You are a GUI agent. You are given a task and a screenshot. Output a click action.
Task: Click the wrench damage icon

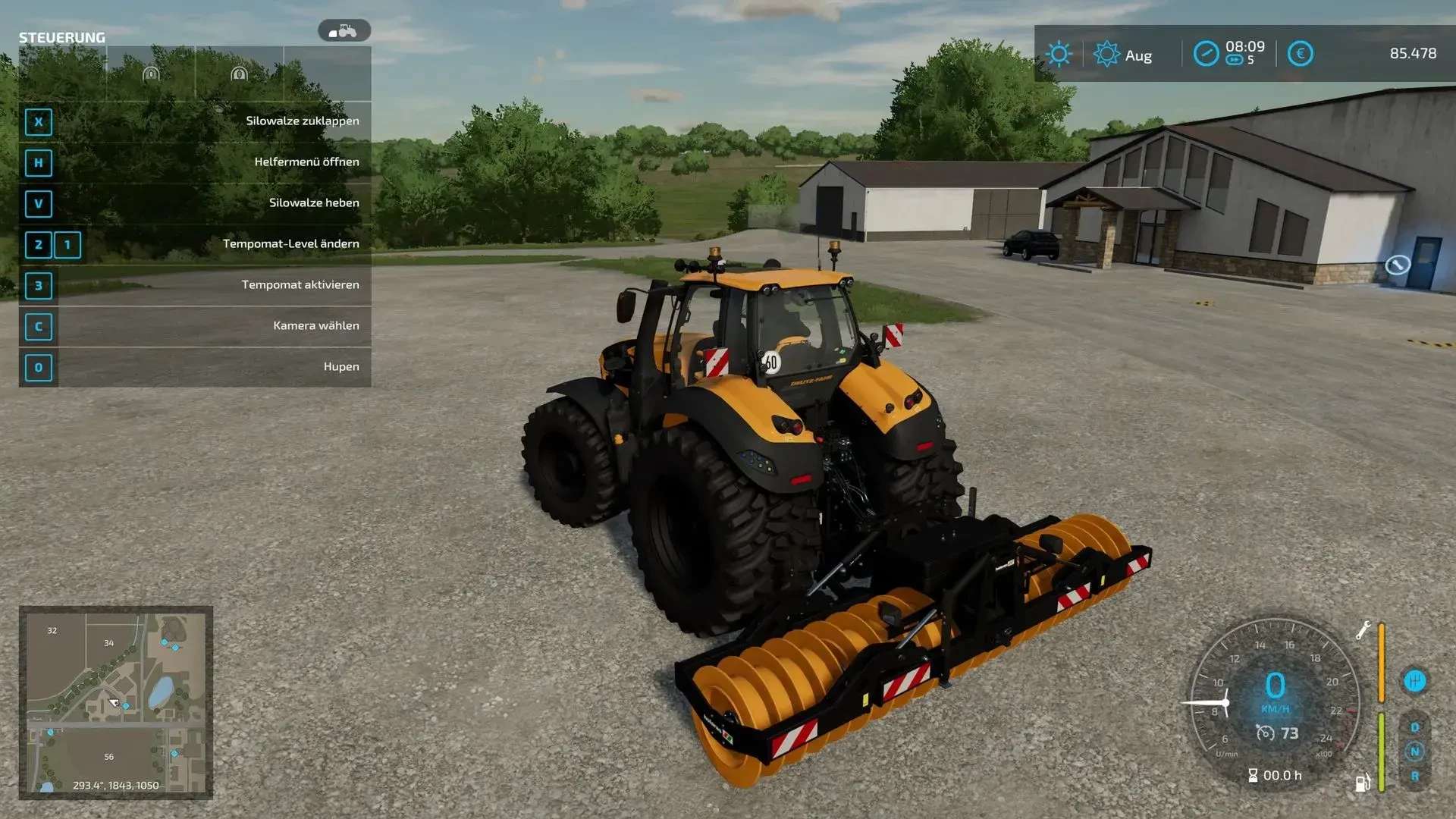point(1363,630)
